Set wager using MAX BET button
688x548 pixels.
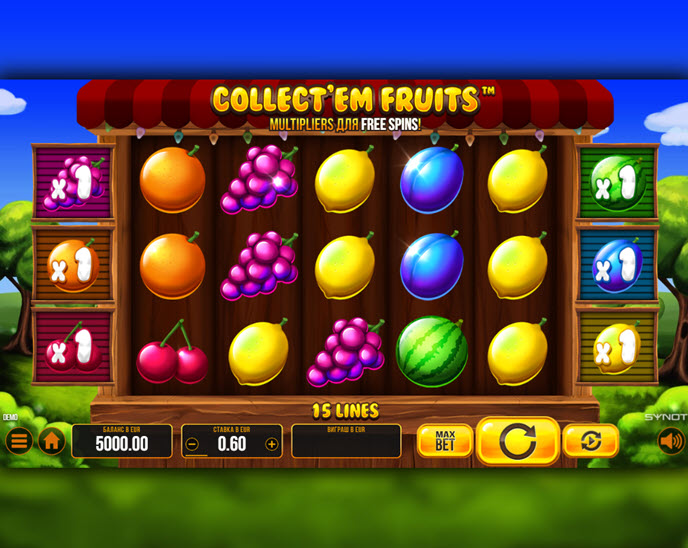444,441
